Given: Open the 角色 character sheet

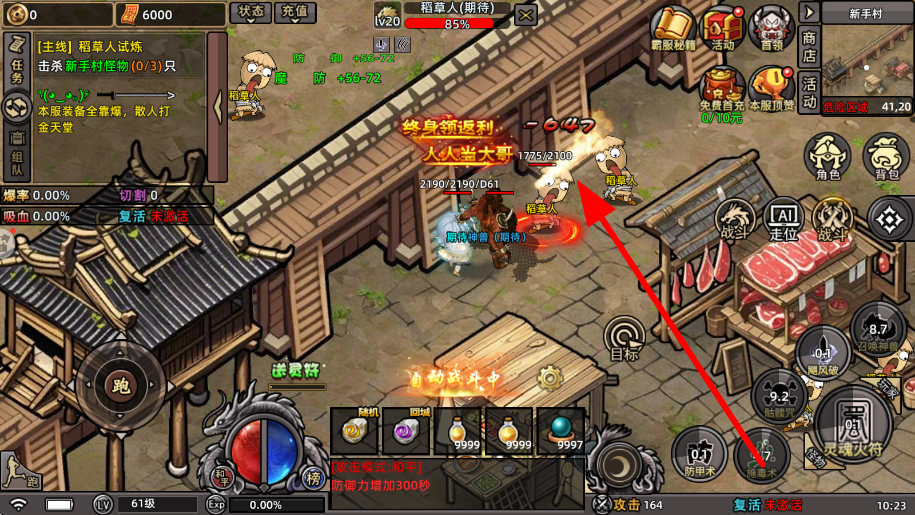Looking at the screenshot, I should coord(827,158).
